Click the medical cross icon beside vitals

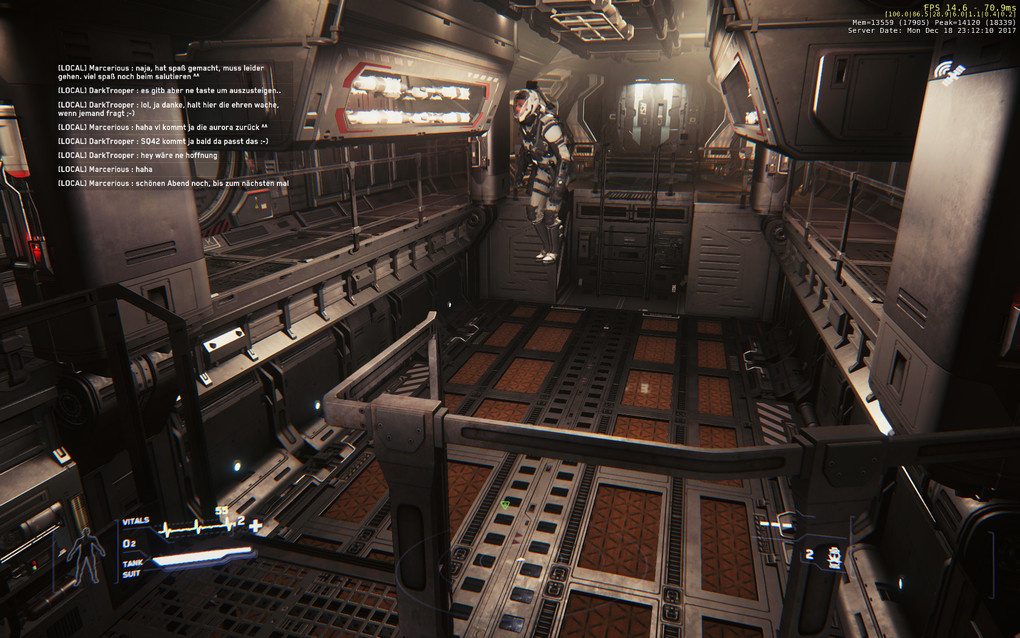tap(256, 526)
